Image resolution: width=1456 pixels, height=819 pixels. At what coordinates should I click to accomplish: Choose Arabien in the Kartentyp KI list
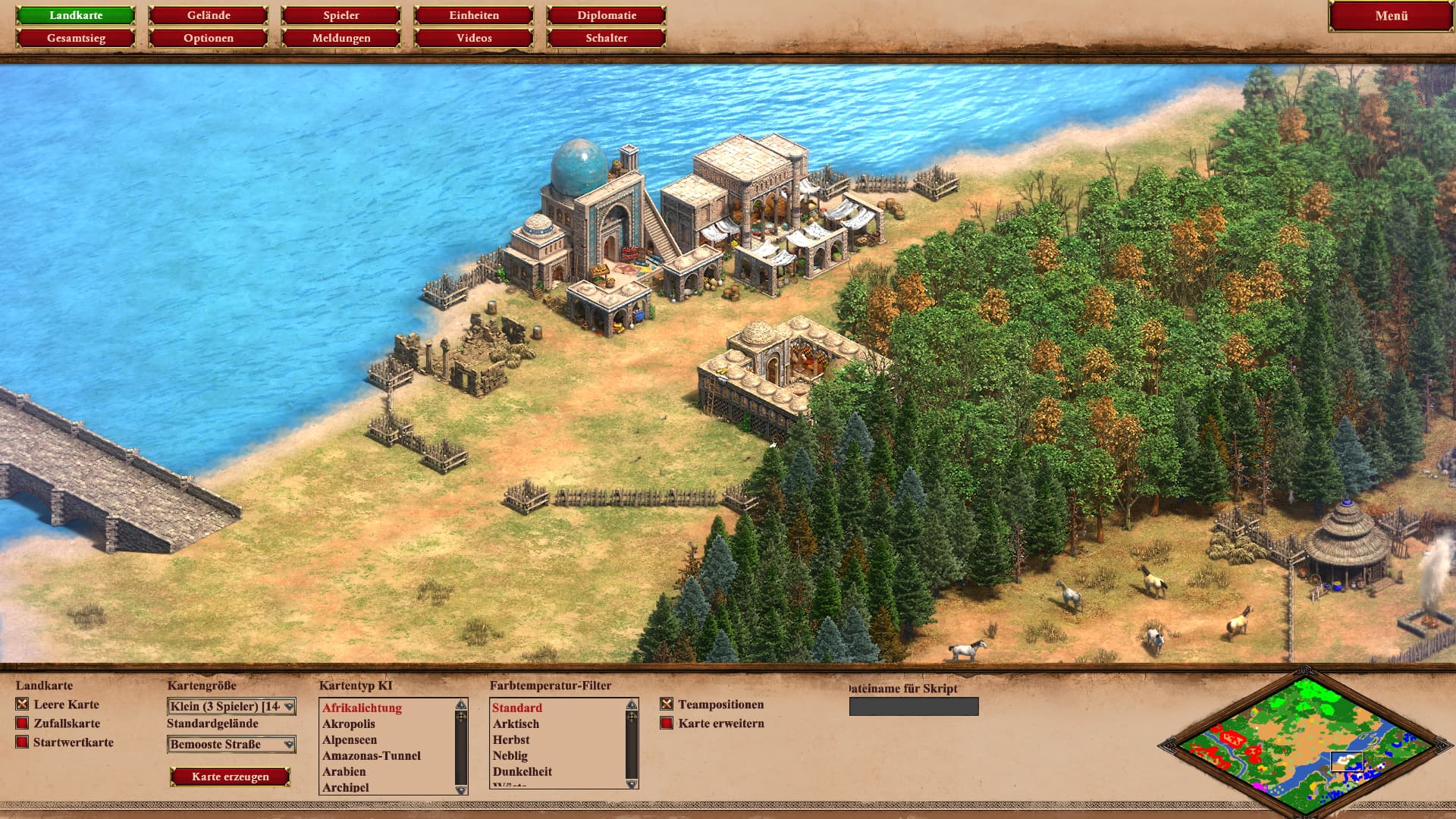[x=344, y=771]
